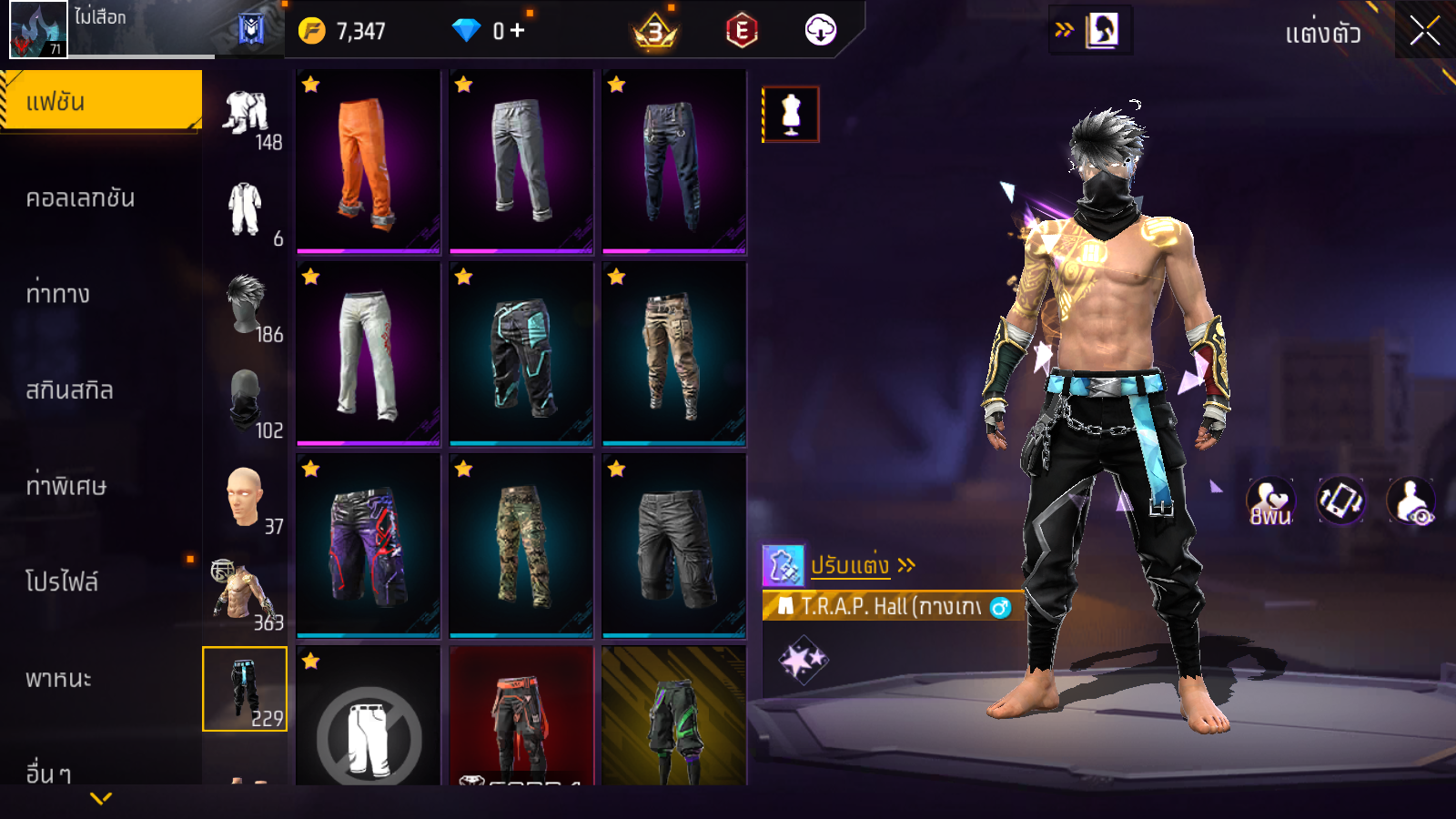This screenshot has height=819, width=1456.
Task: Open the face mask category with 102 items
Action: pyautogui.click(x=246, y=401)
